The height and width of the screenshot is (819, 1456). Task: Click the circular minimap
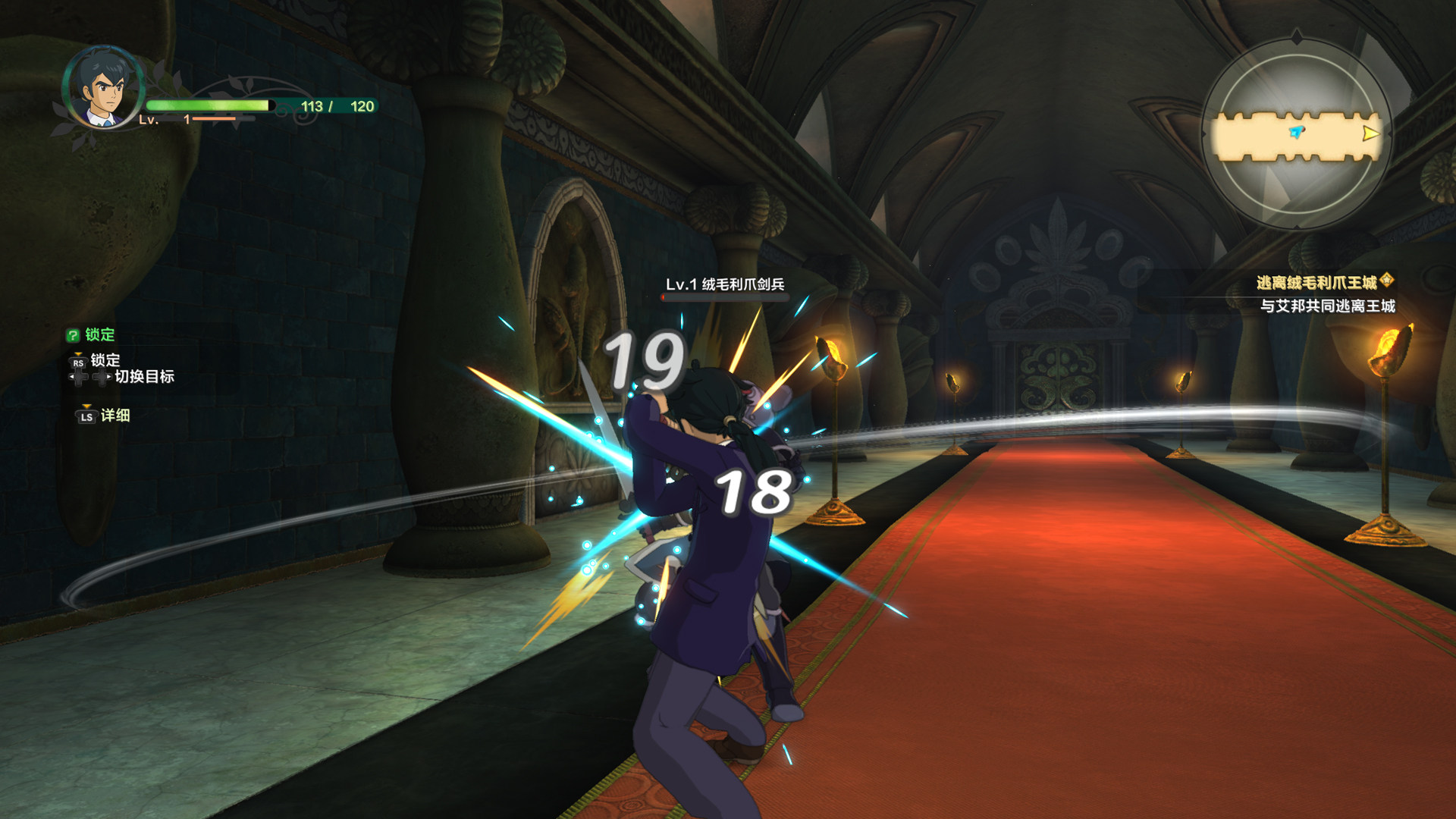pyautogui.click(x=1296, y=134)
